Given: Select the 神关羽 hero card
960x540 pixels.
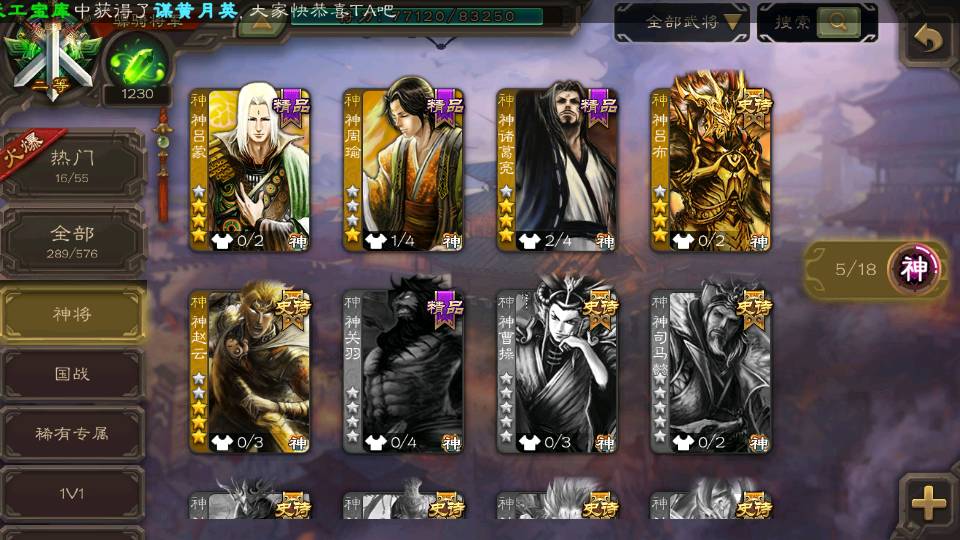Looking at the screenshot, I should point(403,372).
